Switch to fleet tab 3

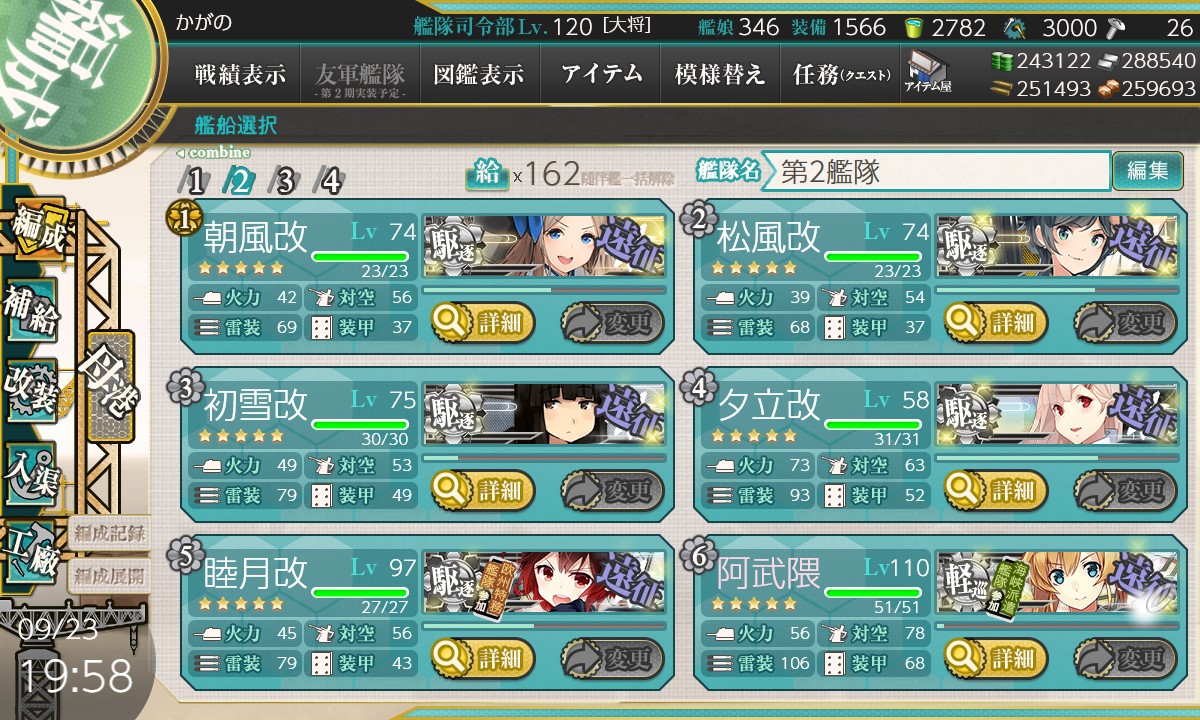coord(285,181)
